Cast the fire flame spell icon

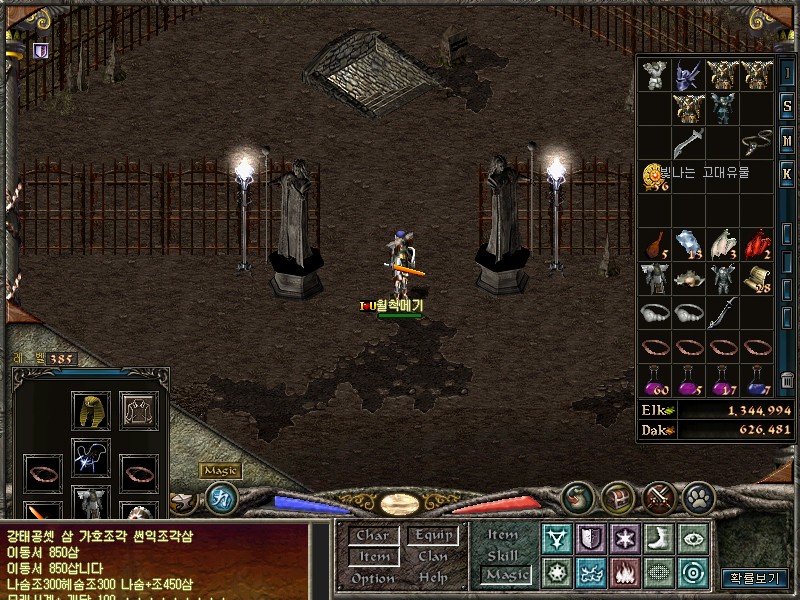click(625, 573)
